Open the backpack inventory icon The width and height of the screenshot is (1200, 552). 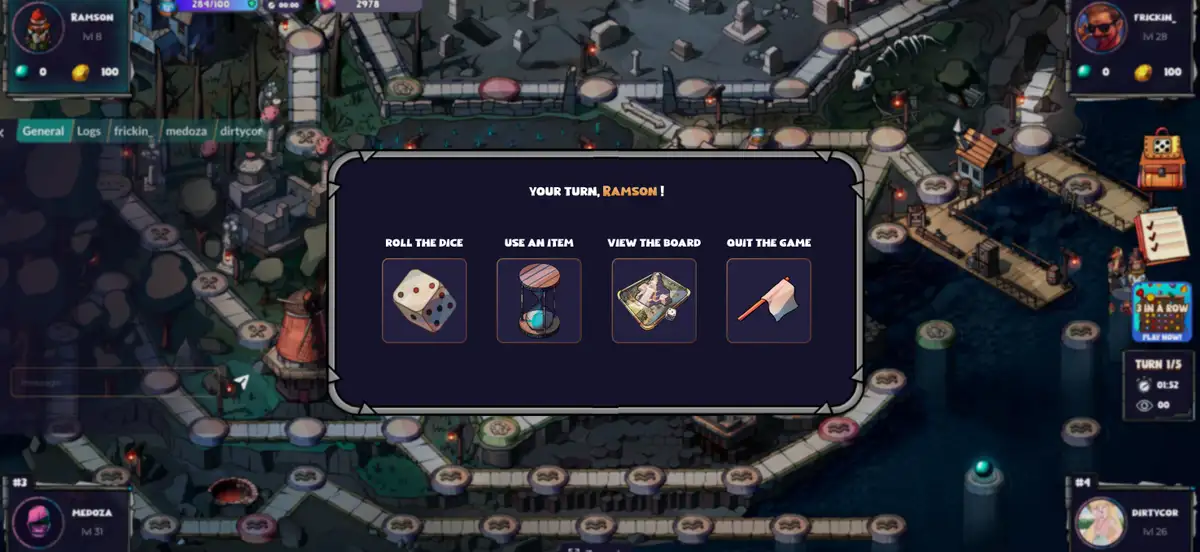click(1161, 160)
